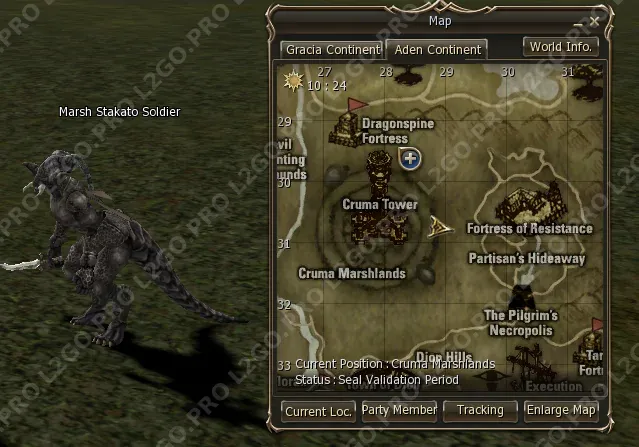639x447 pixels.
Task: Enlarge Map view
Action: [561, 410]
